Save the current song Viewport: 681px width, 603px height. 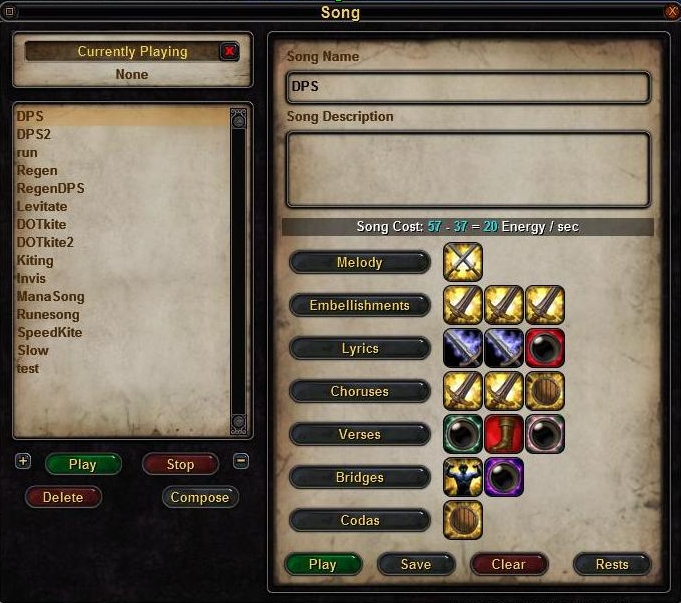(415, 564)
